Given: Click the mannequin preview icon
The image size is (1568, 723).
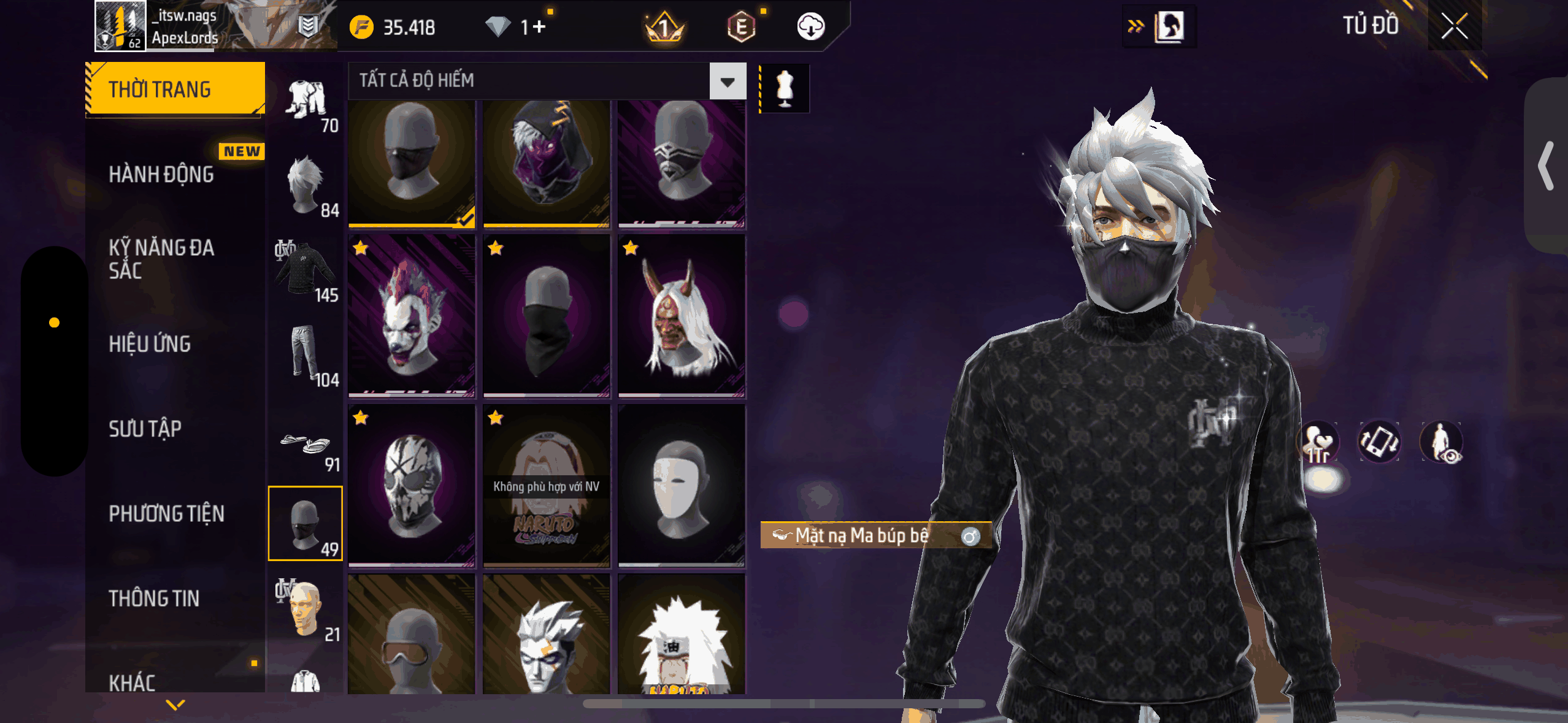Looking at the screenshot, I should pyautogui.click(x=785, y=88).
